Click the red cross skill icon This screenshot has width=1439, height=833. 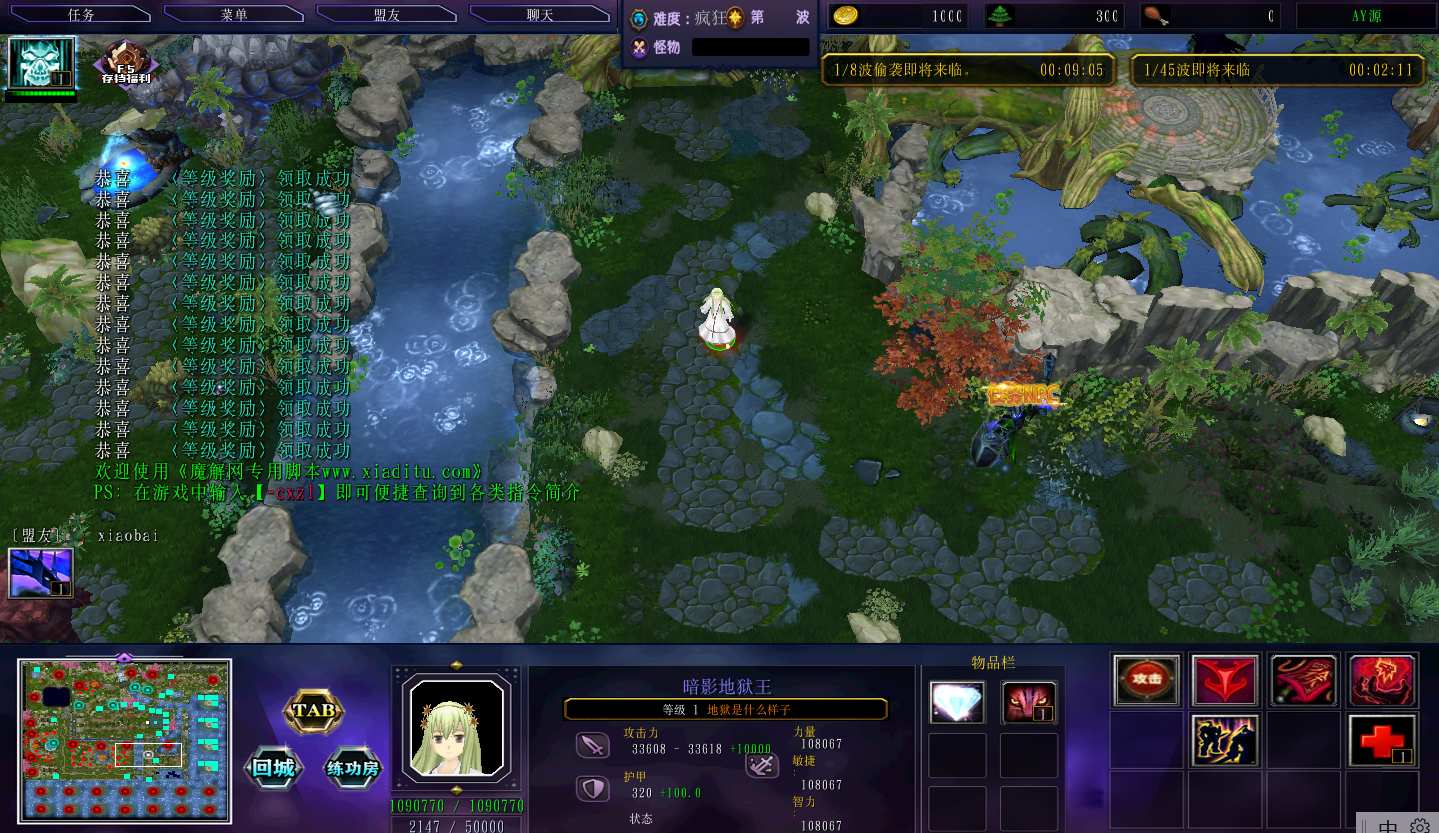click(x=1382, y=740)
